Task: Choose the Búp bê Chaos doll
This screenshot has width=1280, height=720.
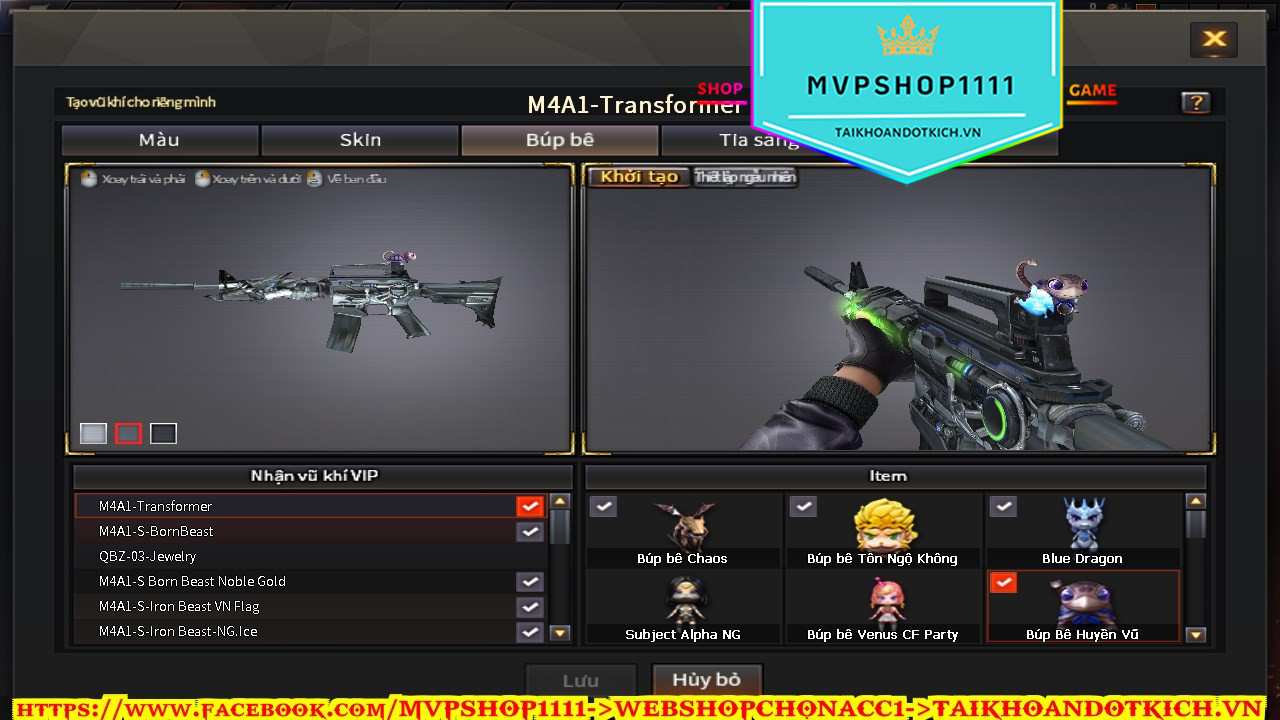Action: click(683, 532)
